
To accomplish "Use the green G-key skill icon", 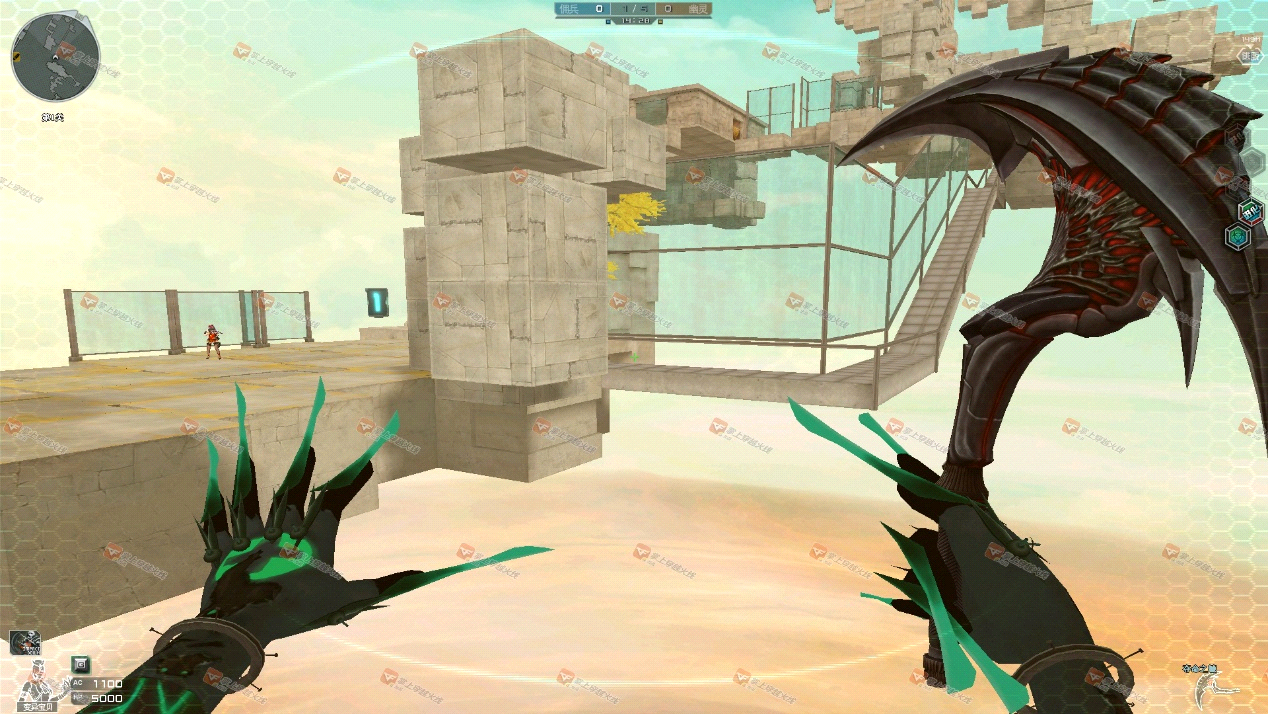I will coord(81,663).
